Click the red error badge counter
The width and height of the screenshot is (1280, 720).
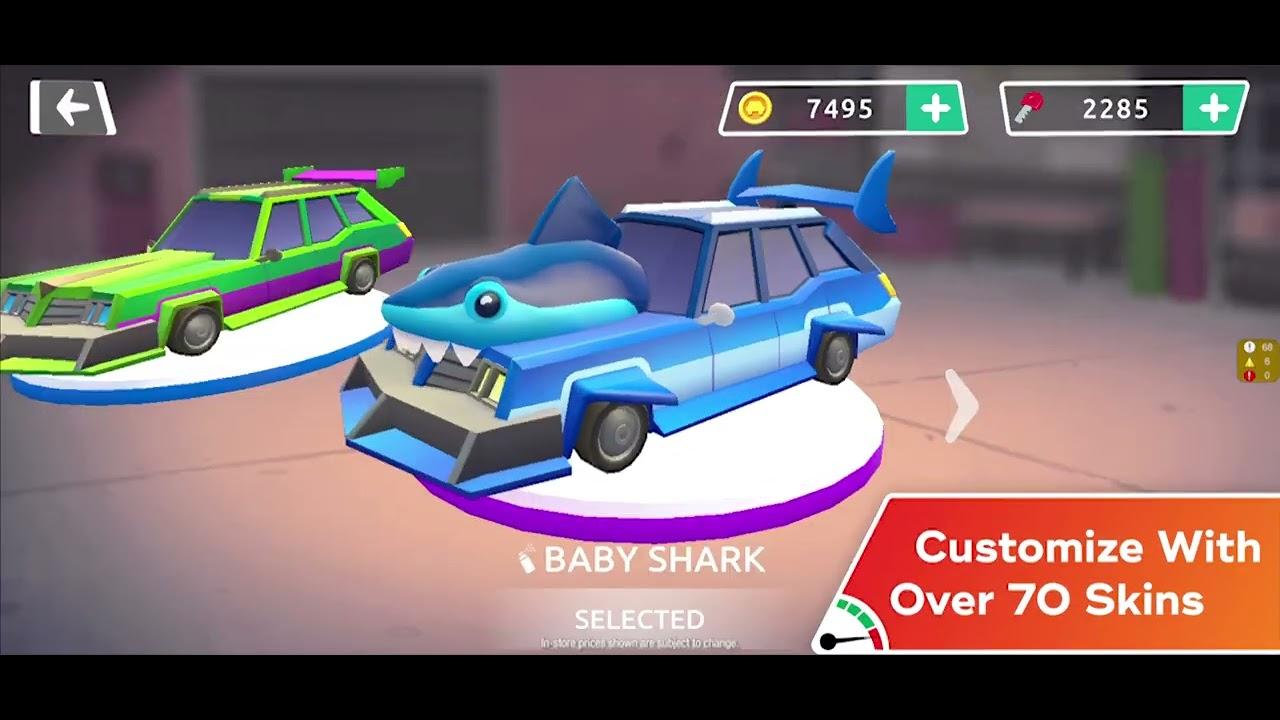[x=1250, y=377]
